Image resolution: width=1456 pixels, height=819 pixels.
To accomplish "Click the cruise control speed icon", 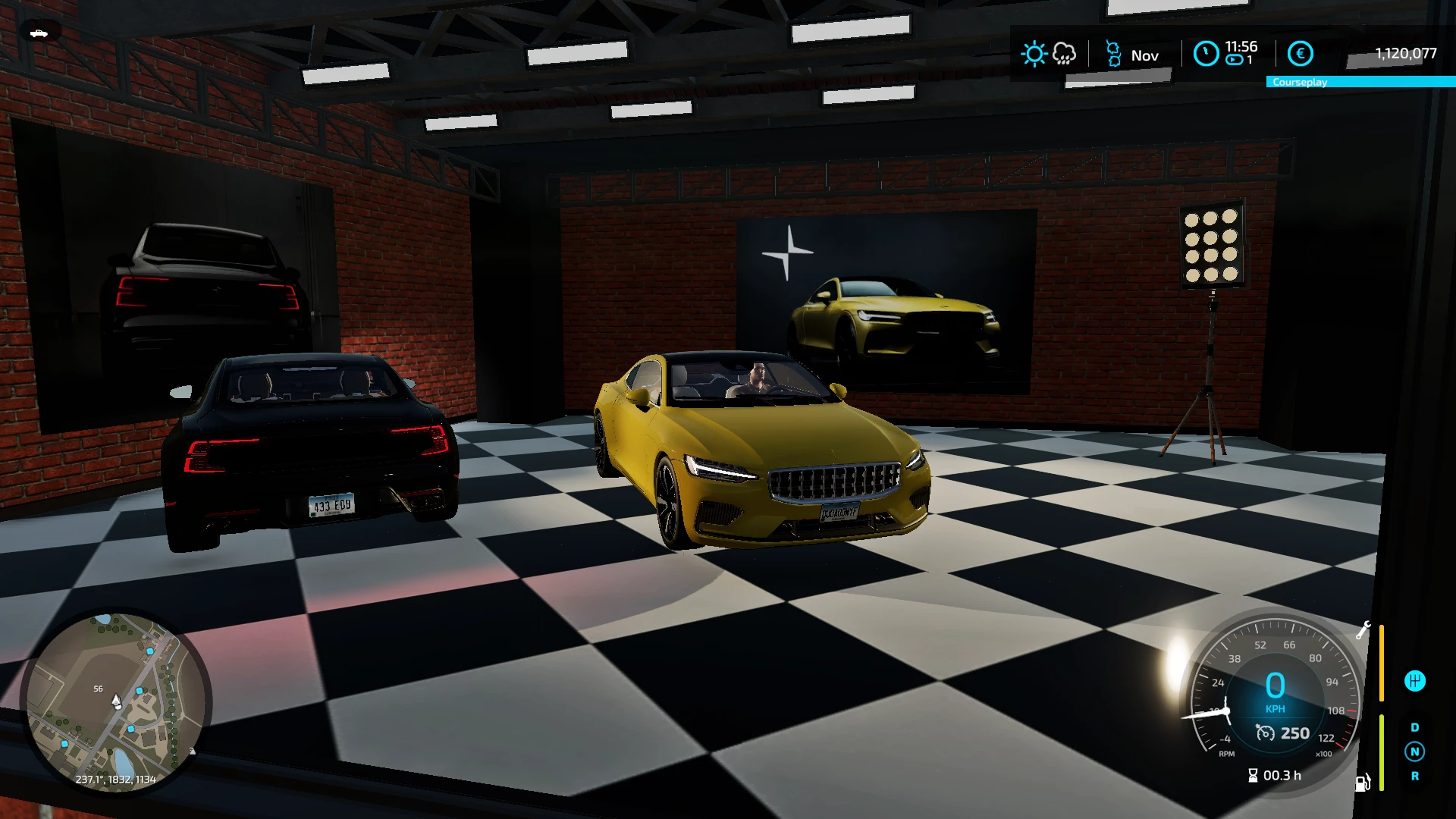I will point(1265,733).
